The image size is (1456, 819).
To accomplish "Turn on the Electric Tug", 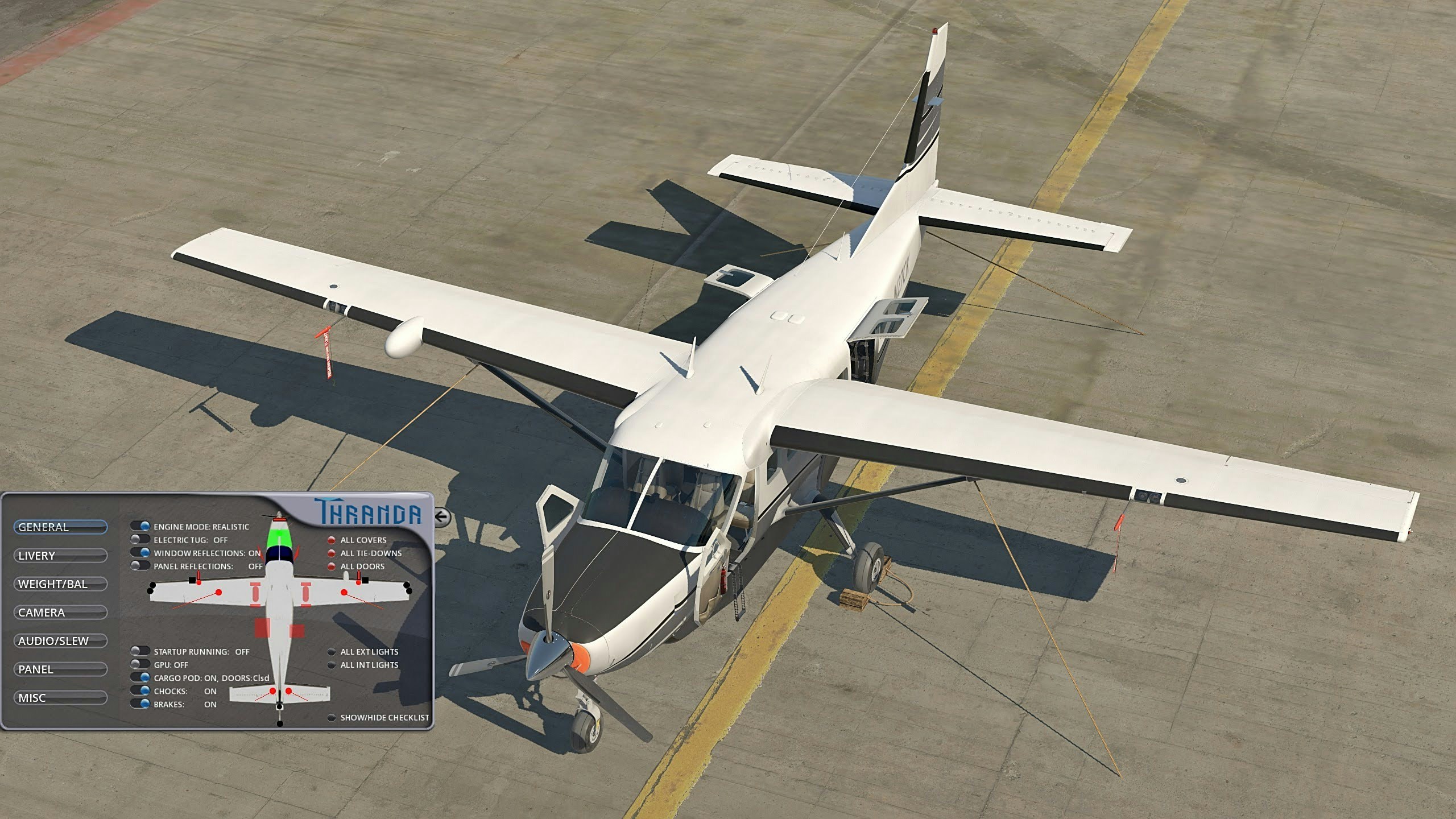I will pos(140,540).
